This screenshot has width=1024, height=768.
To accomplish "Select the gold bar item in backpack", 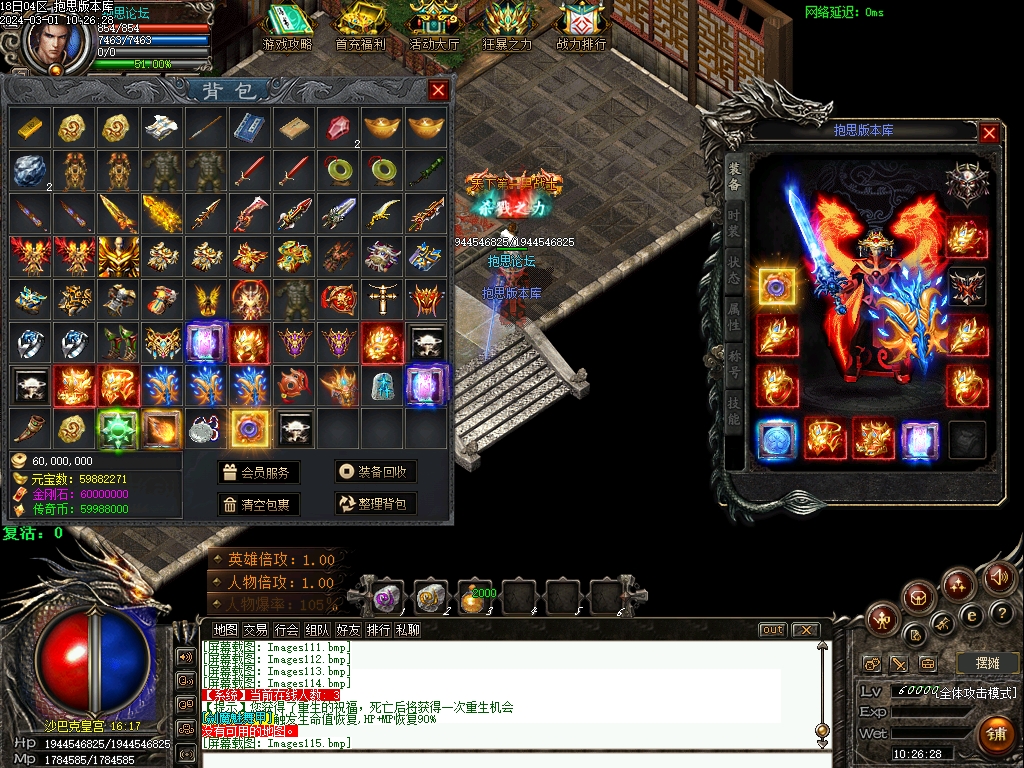I will pyautogui.click(x=29, y=127).
